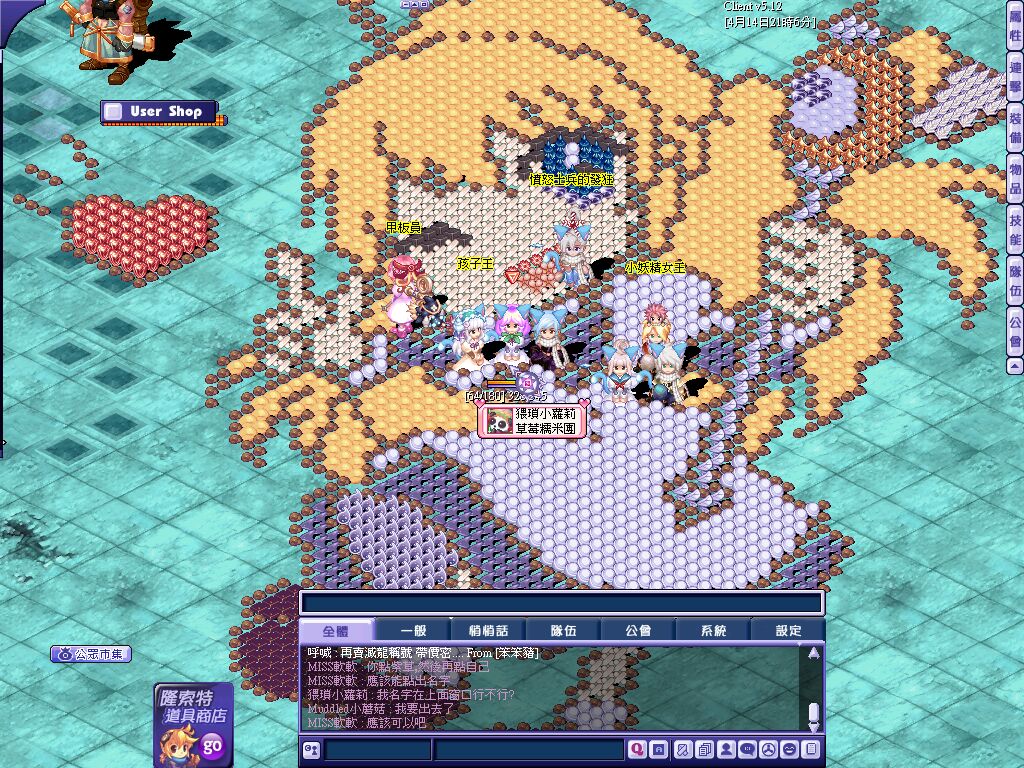Switch to the 系統 system chat tab
This screenshot has width=1024, height=768.
coord(713,631)
